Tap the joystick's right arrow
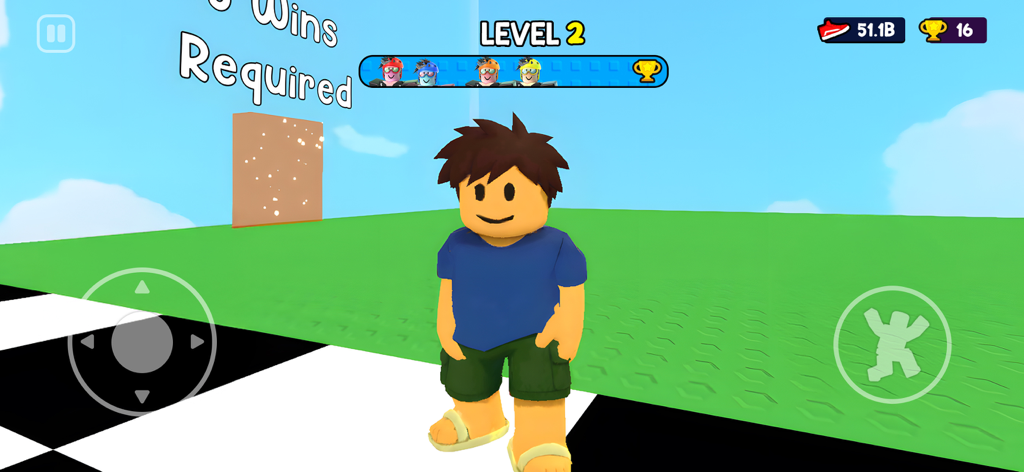Viewport: 1024px width, 472px height. (x=197, y=342)
